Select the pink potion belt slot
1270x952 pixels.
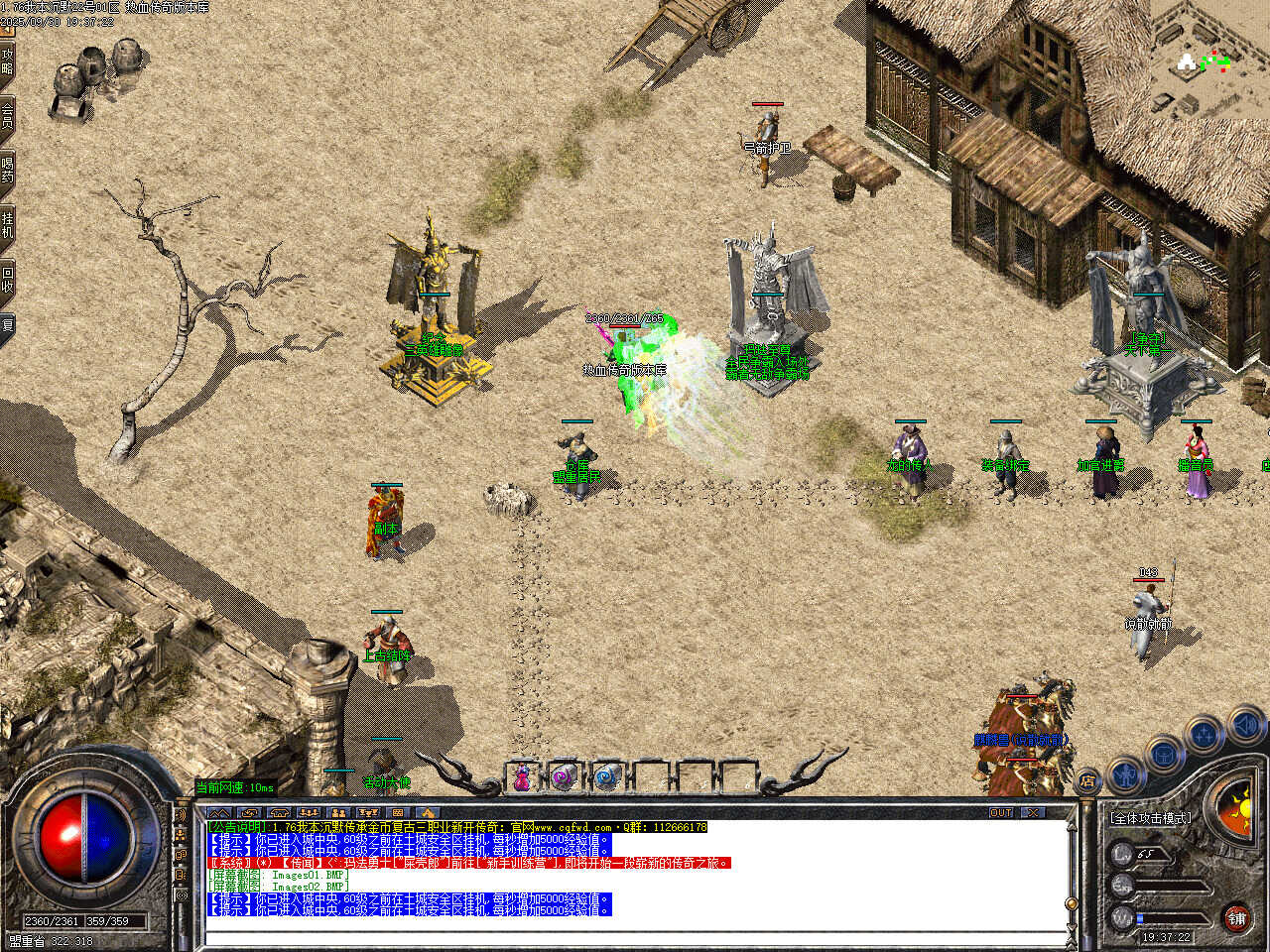522,777
